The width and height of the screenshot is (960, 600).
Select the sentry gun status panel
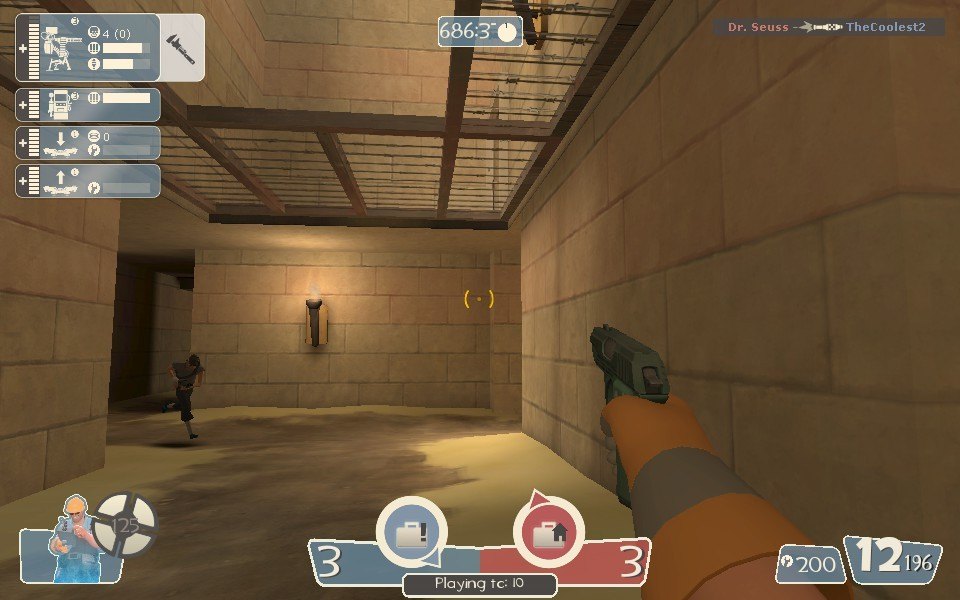(x=88, y=47)
